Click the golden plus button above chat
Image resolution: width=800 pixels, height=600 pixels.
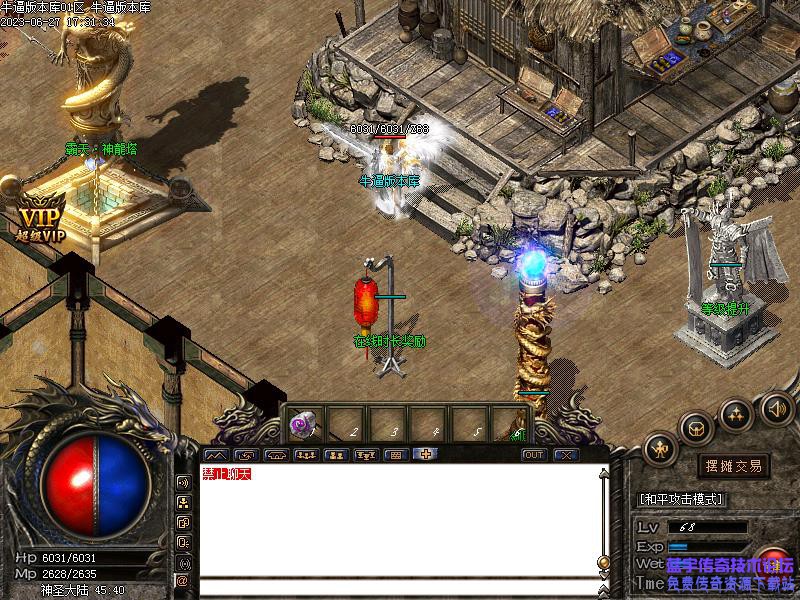tap(426, 454)
